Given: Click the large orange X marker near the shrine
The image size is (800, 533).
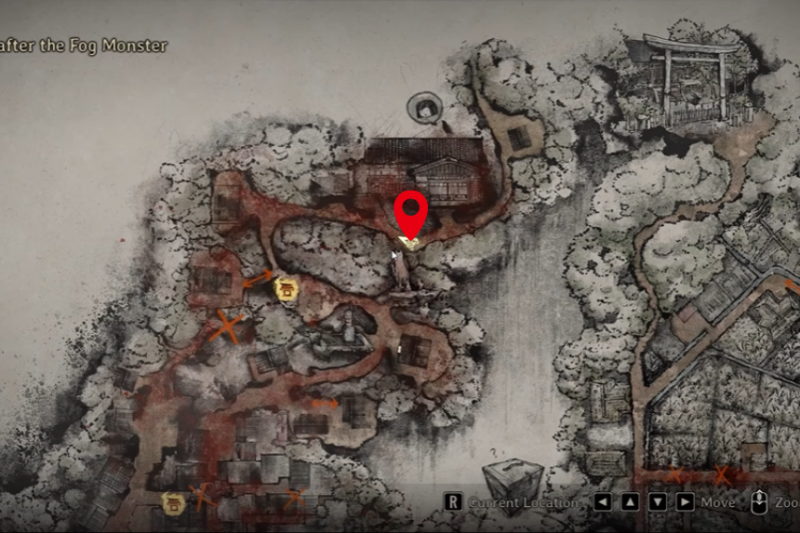Looking at the screenshot, I should 229,325.
